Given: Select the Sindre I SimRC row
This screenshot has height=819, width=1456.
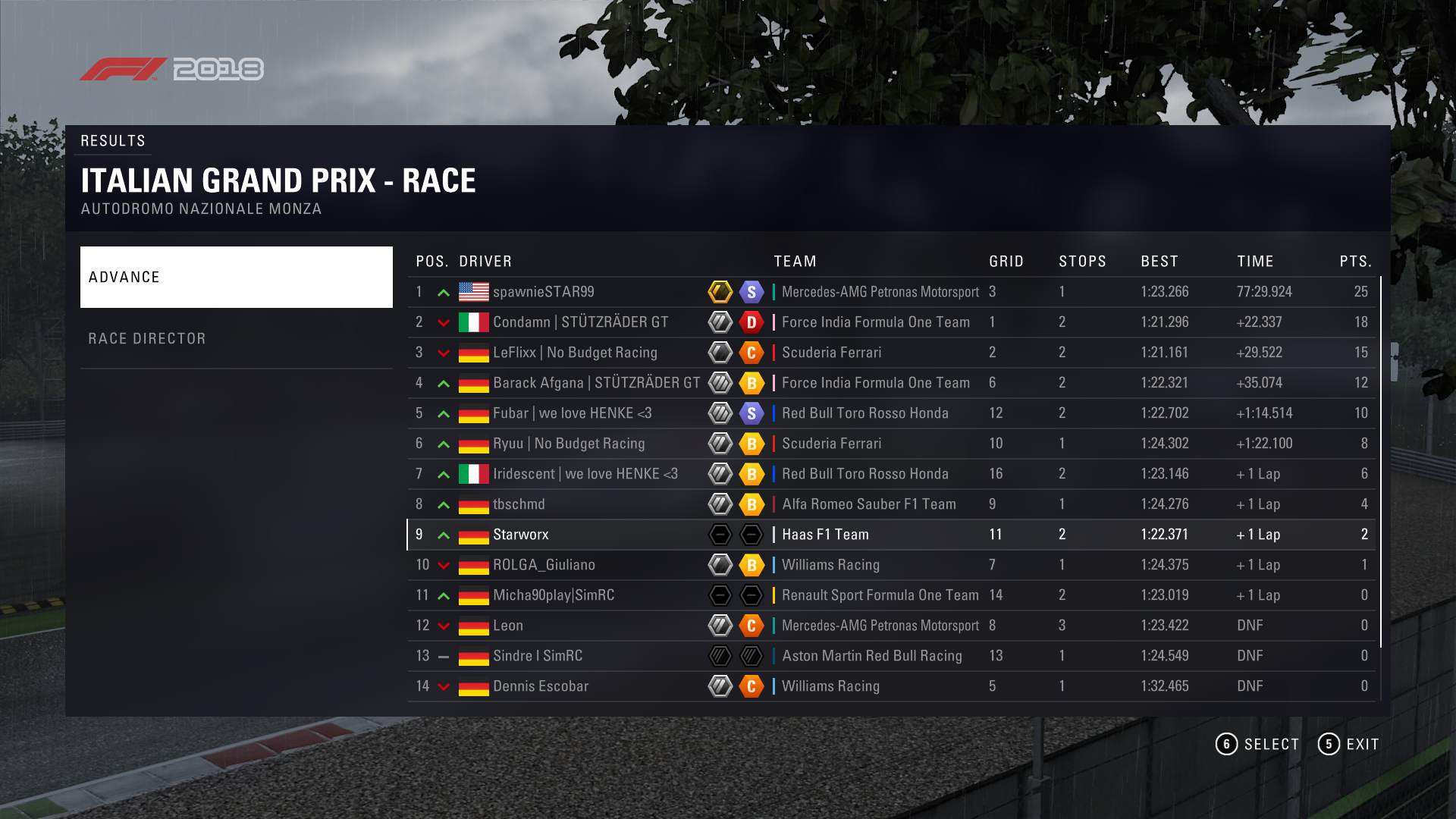Looking at the screenshot, I should (891, 656).
